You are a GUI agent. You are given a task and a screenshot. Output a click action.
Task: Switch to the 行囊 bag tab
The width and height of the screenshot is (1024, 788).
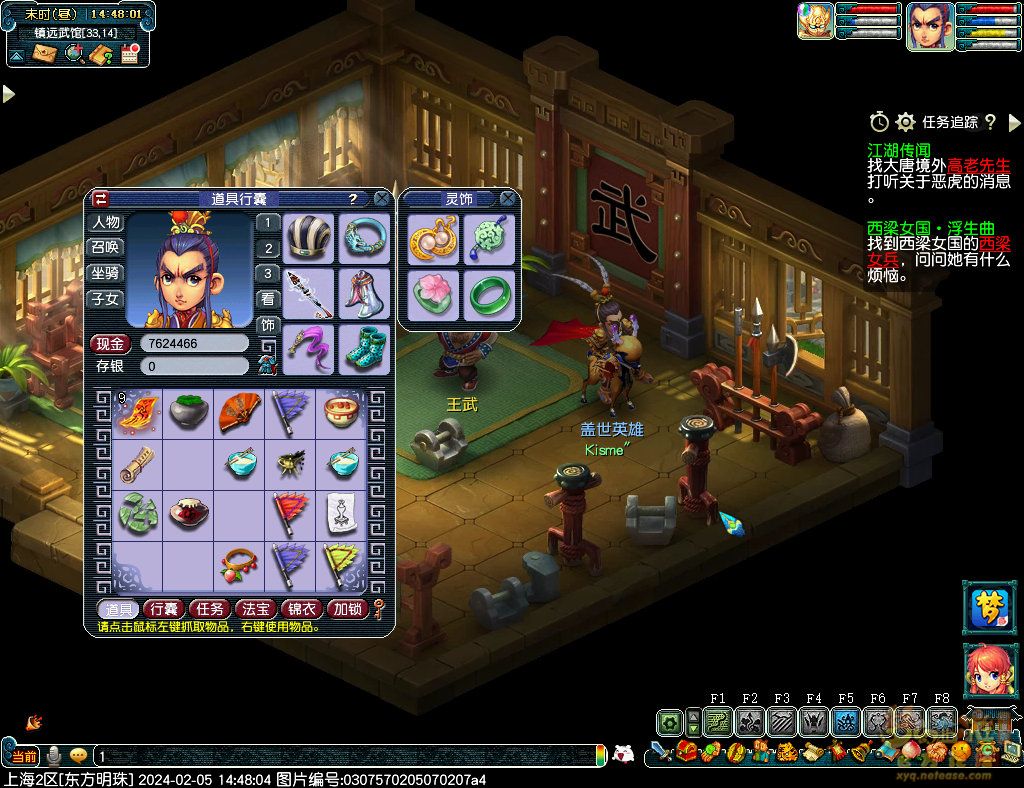pyautogui.click(x=162, y=609)
